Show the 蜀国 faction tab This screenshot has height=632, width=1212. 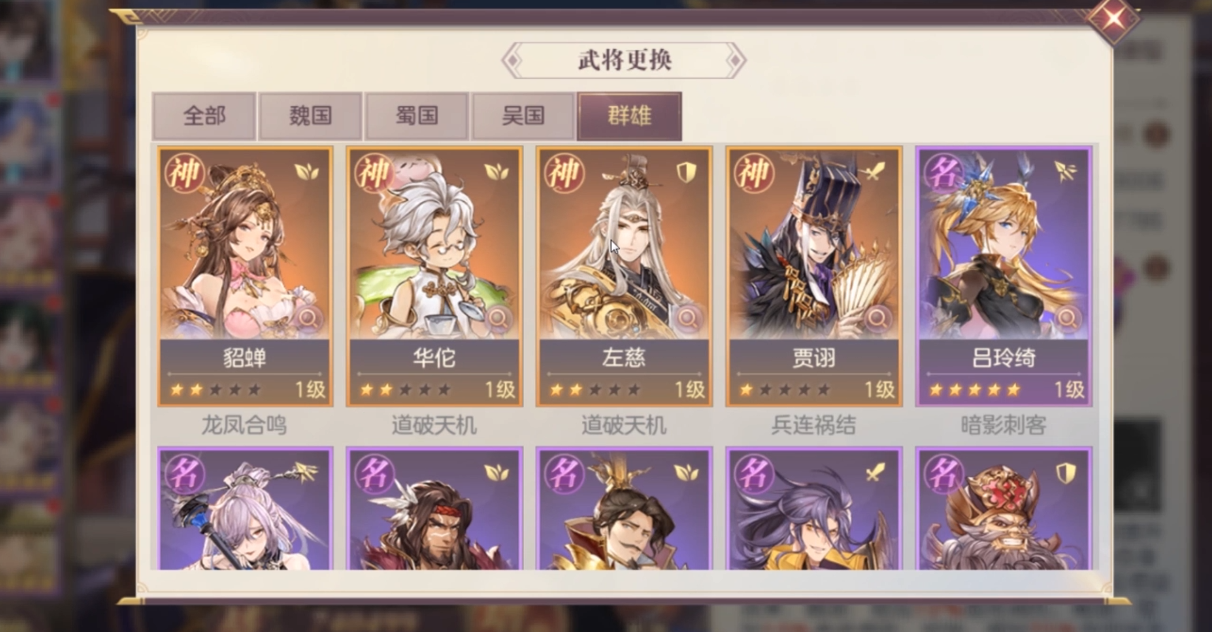(x=417, y=116)
